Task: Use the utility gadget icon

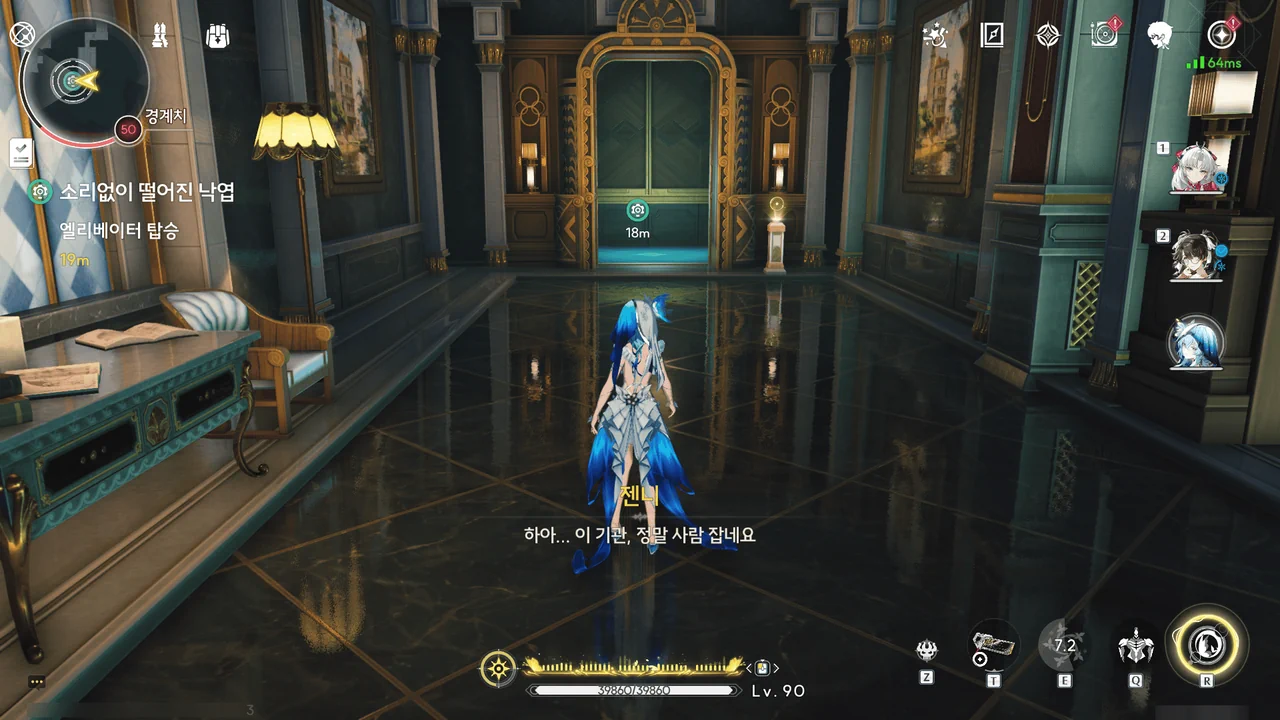Action: 994,646
